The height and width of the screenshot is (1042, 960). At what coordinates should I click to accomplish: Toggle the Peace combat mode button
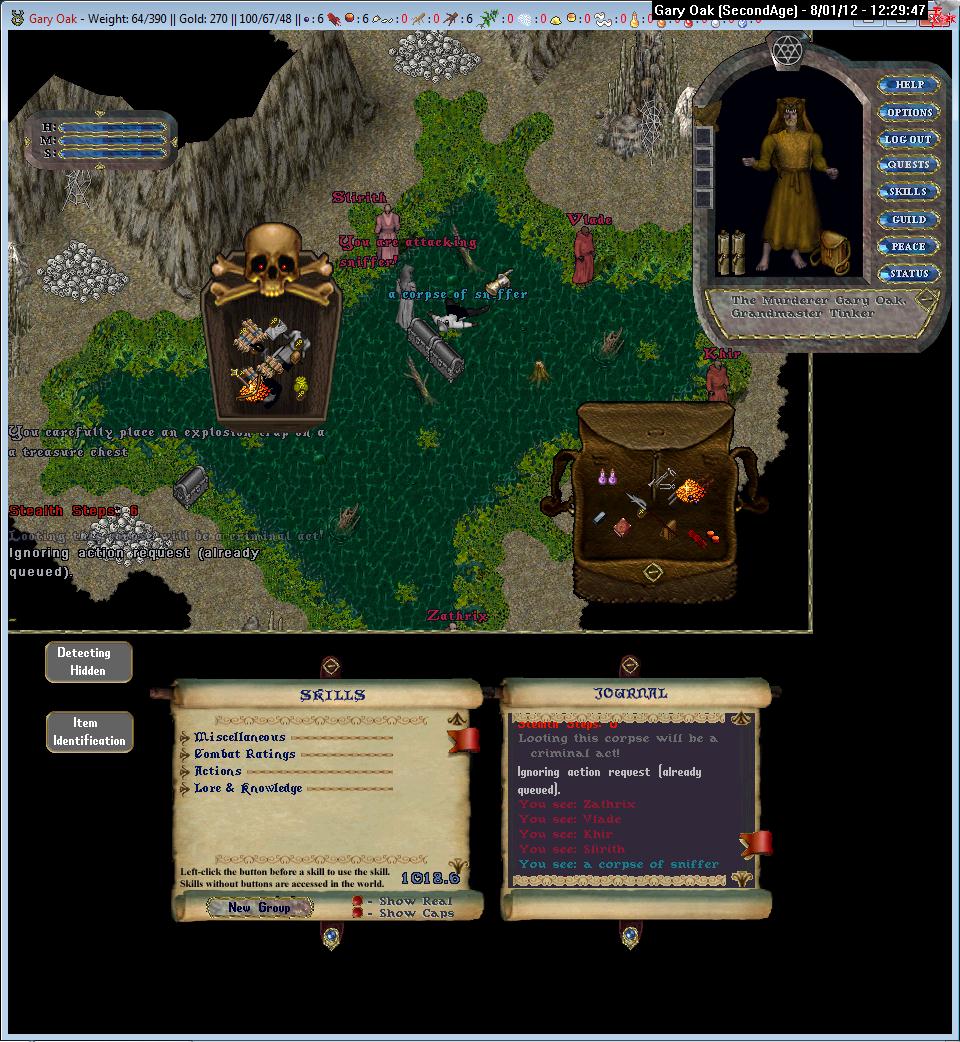pyautogui.click(x=908, y=246)
